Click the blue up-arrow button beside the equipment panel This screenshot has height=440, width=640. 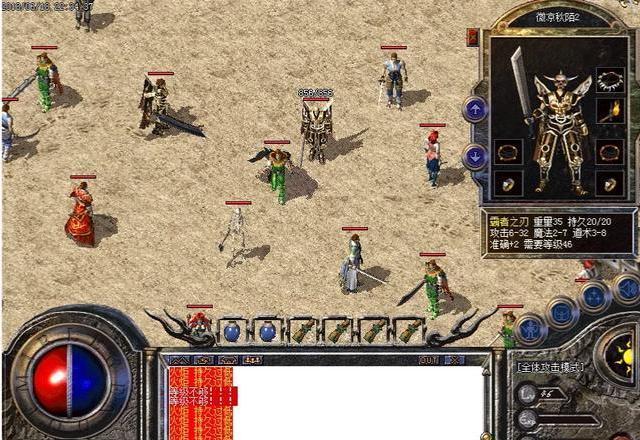click(x=475, y=109)
